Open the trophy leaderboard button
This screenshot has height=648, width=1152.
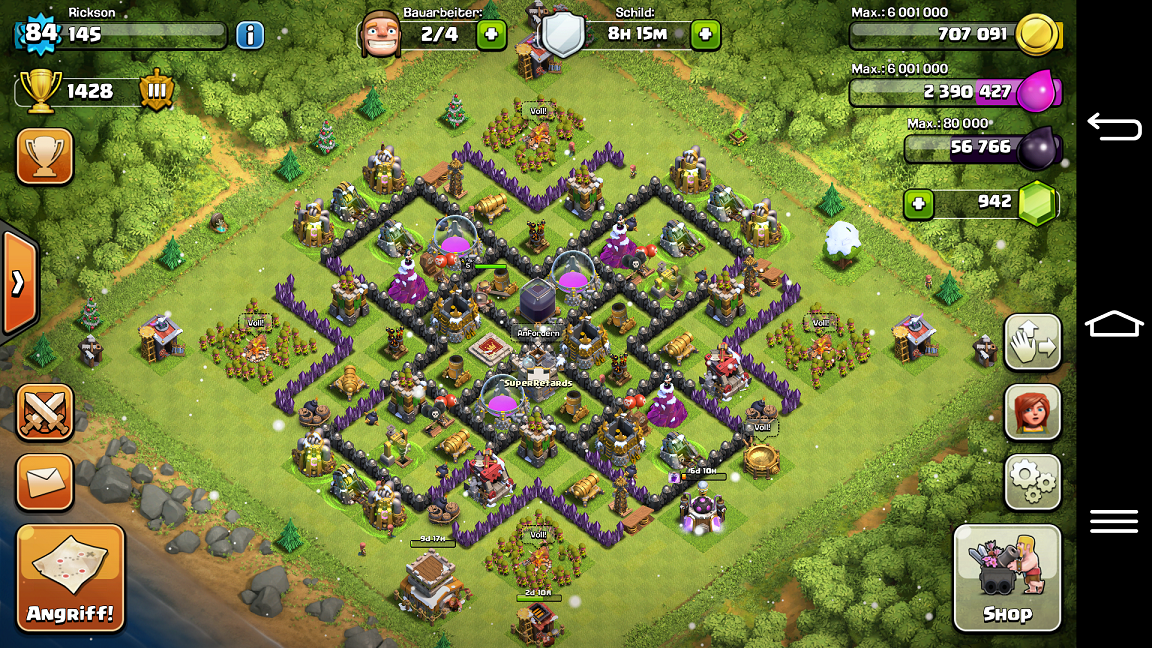coord(45,156)
